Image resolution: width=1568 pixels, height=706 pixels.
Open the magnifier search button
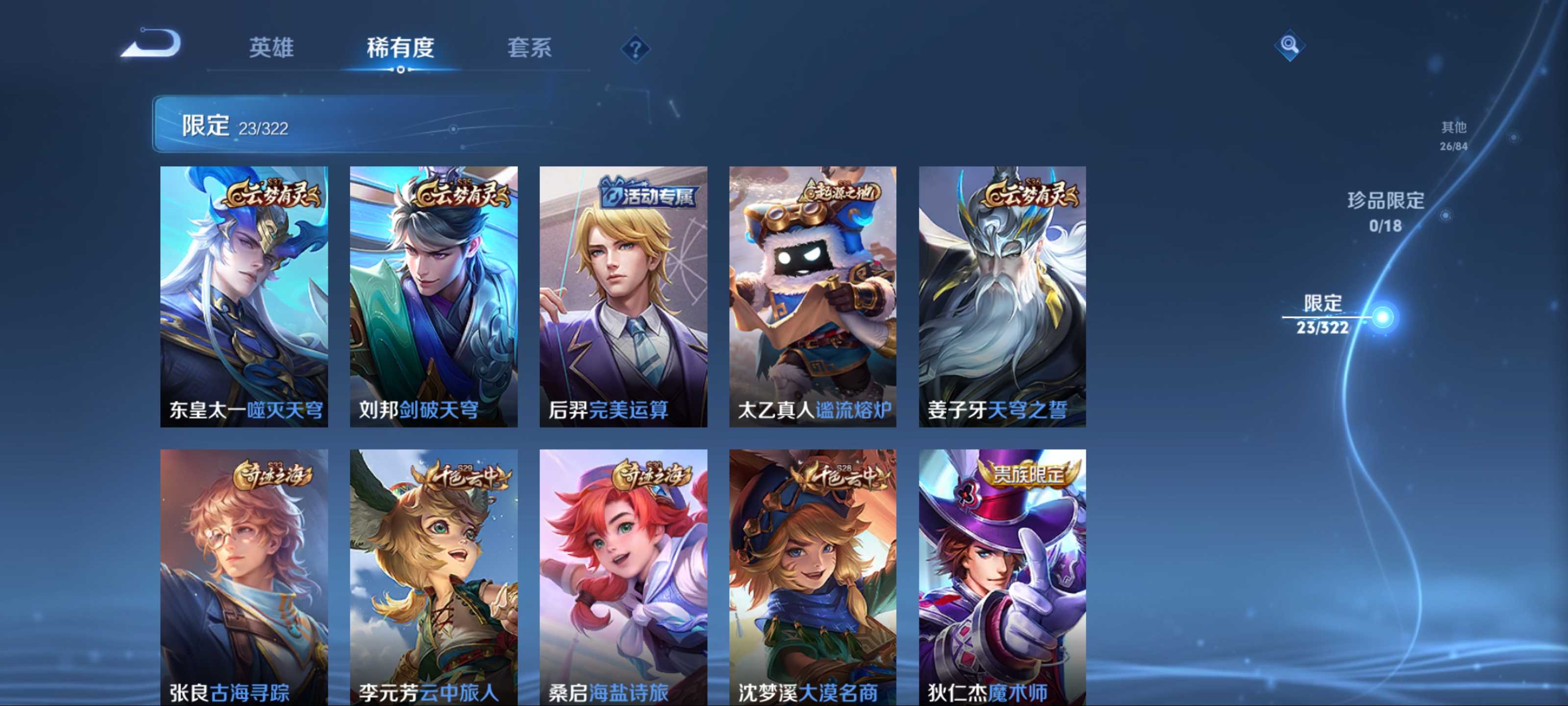click(x=1289, y=45)
